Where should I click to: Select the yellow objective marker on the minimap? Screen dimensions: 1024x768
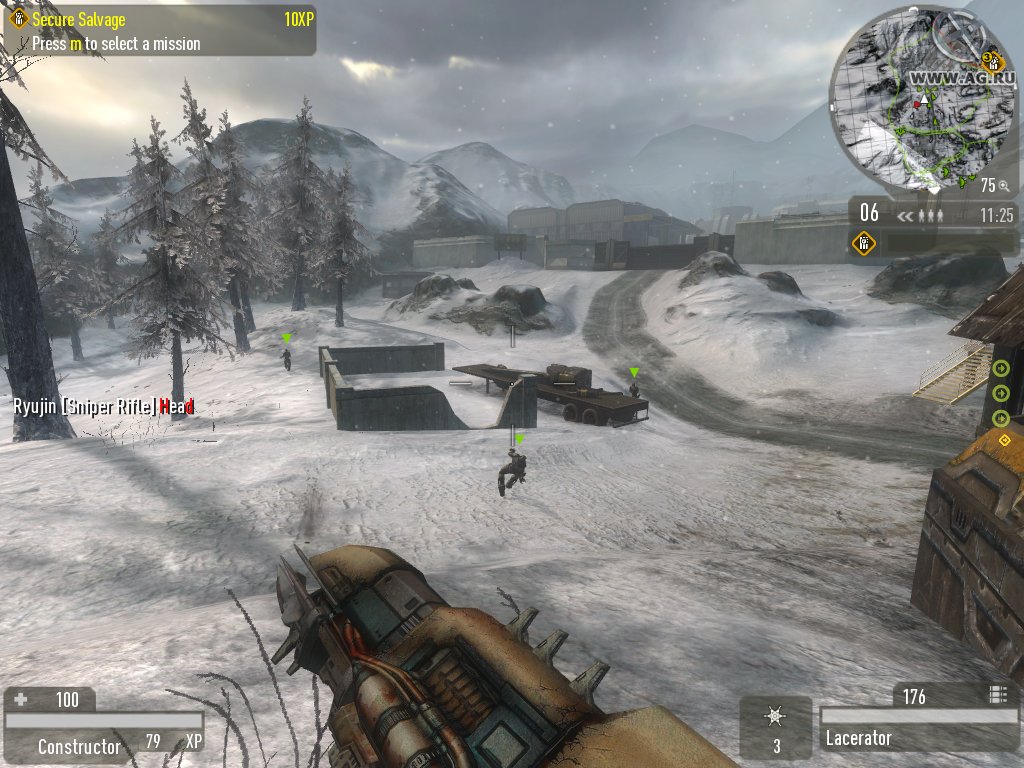(x=995, y=60)
